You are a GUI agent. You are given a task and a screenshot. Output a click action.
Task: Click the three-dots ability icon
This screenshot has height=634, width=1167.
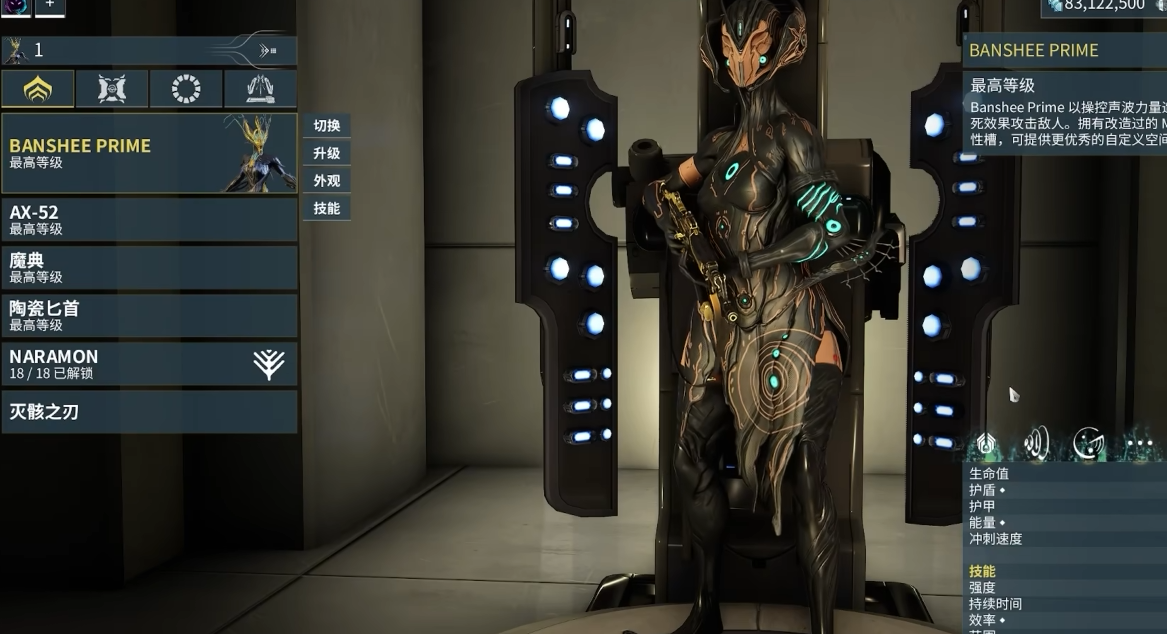(1139, 443)
